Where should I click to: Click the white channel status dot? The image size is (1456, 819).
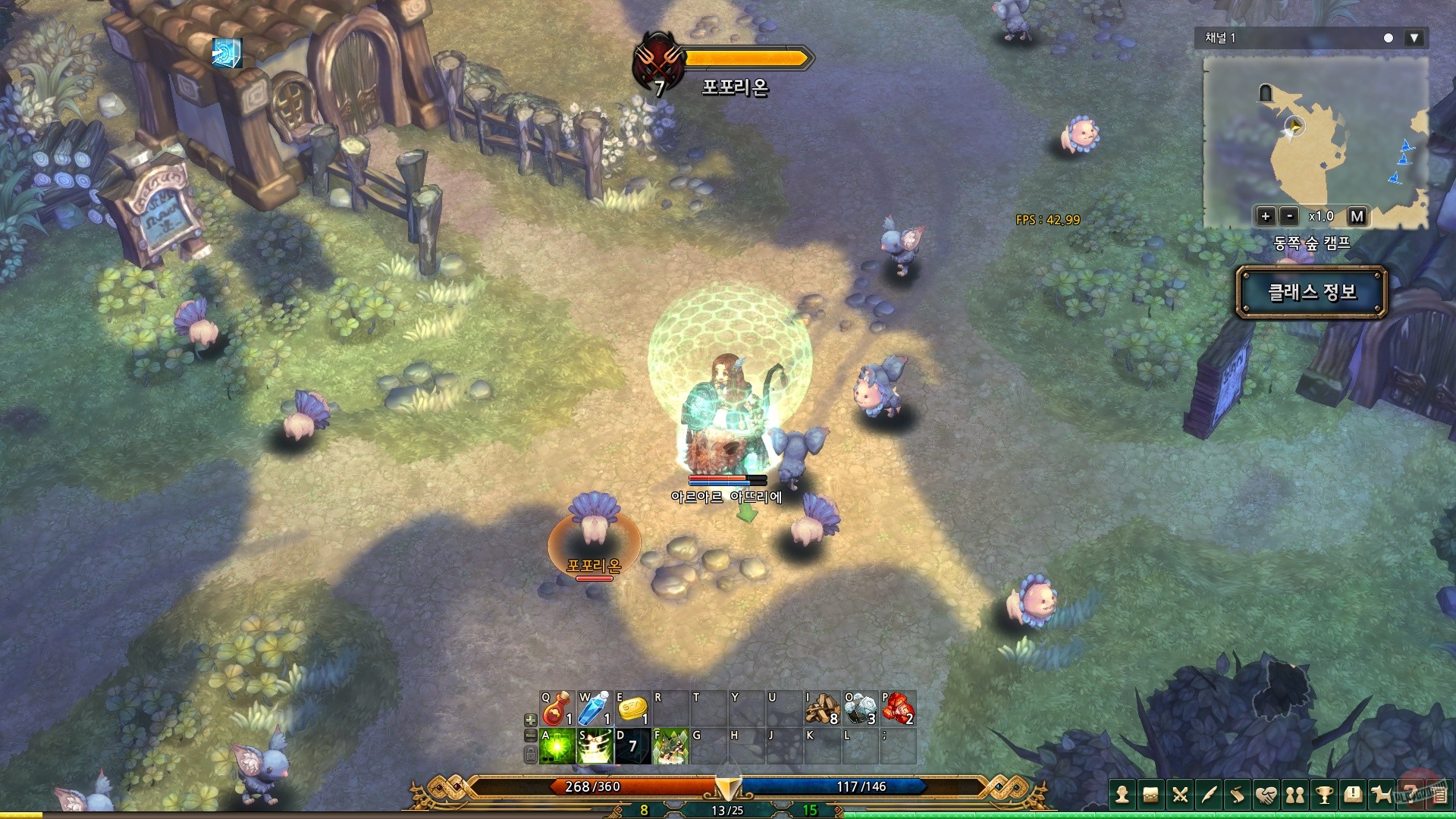[1388, 37]
